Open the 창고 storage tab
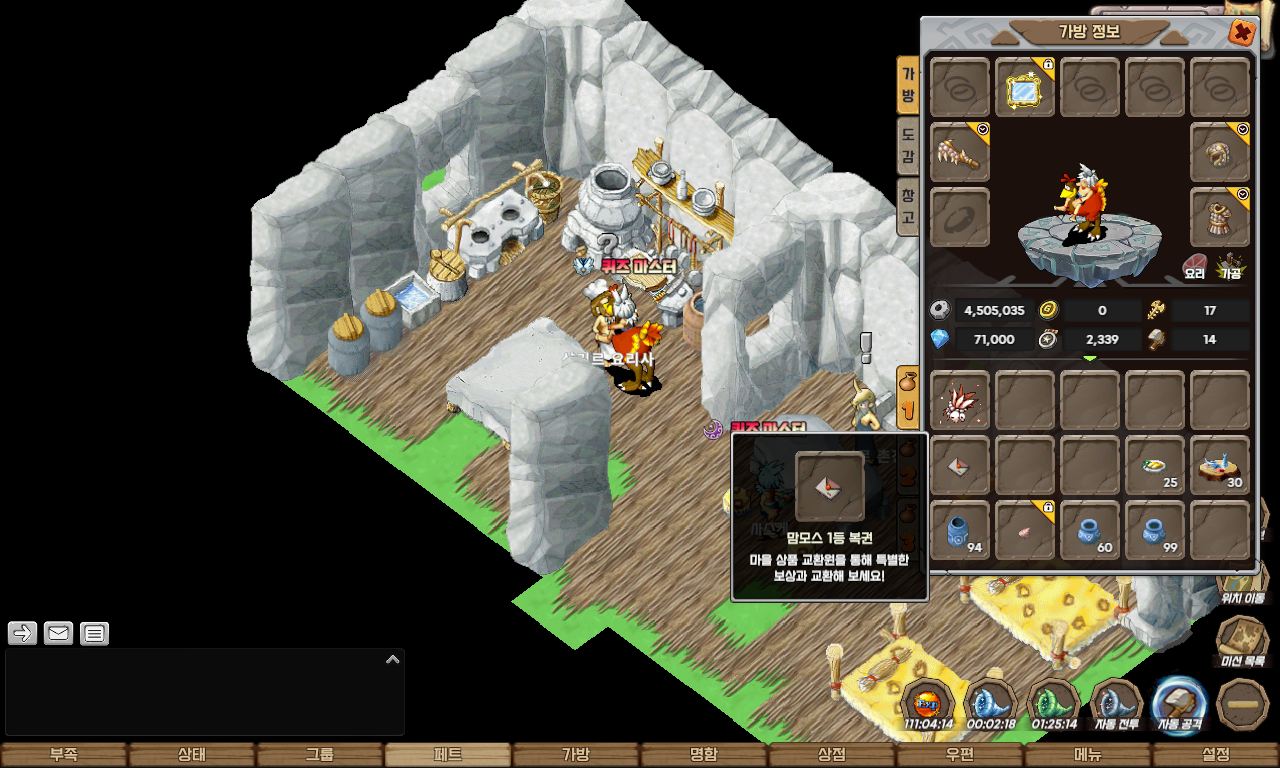The image size is (1280, 768). point(908,205)
